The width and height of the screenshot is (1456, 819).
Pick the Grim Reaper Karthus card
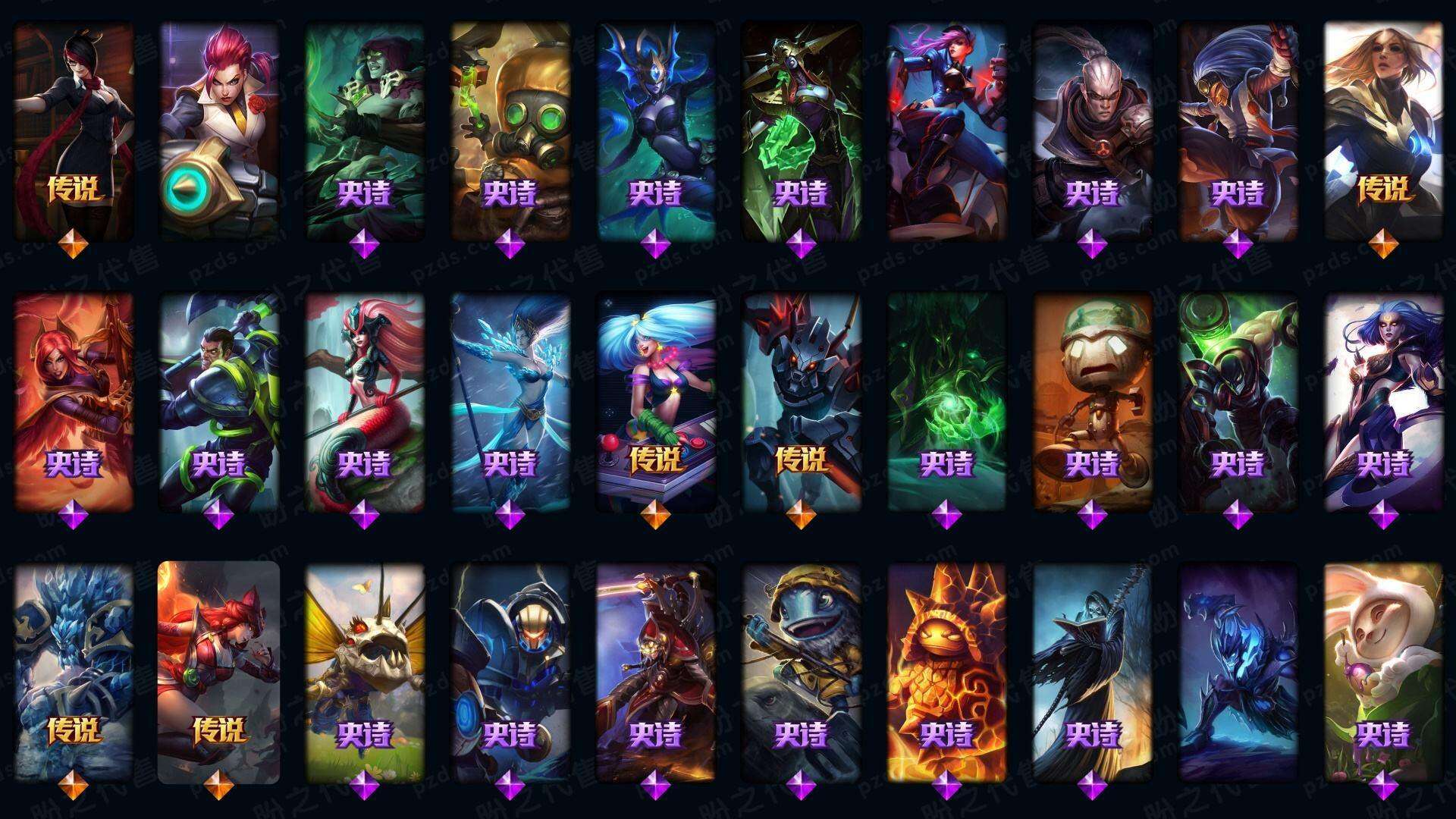click(1093, 673)
